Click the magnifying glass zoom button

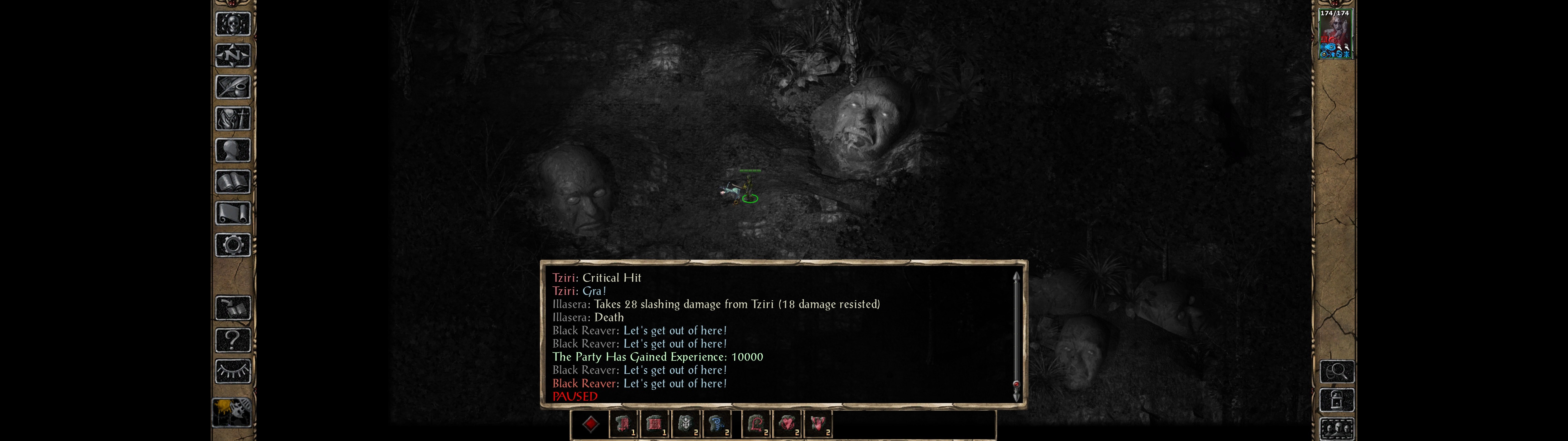(x=1337, y=371)
